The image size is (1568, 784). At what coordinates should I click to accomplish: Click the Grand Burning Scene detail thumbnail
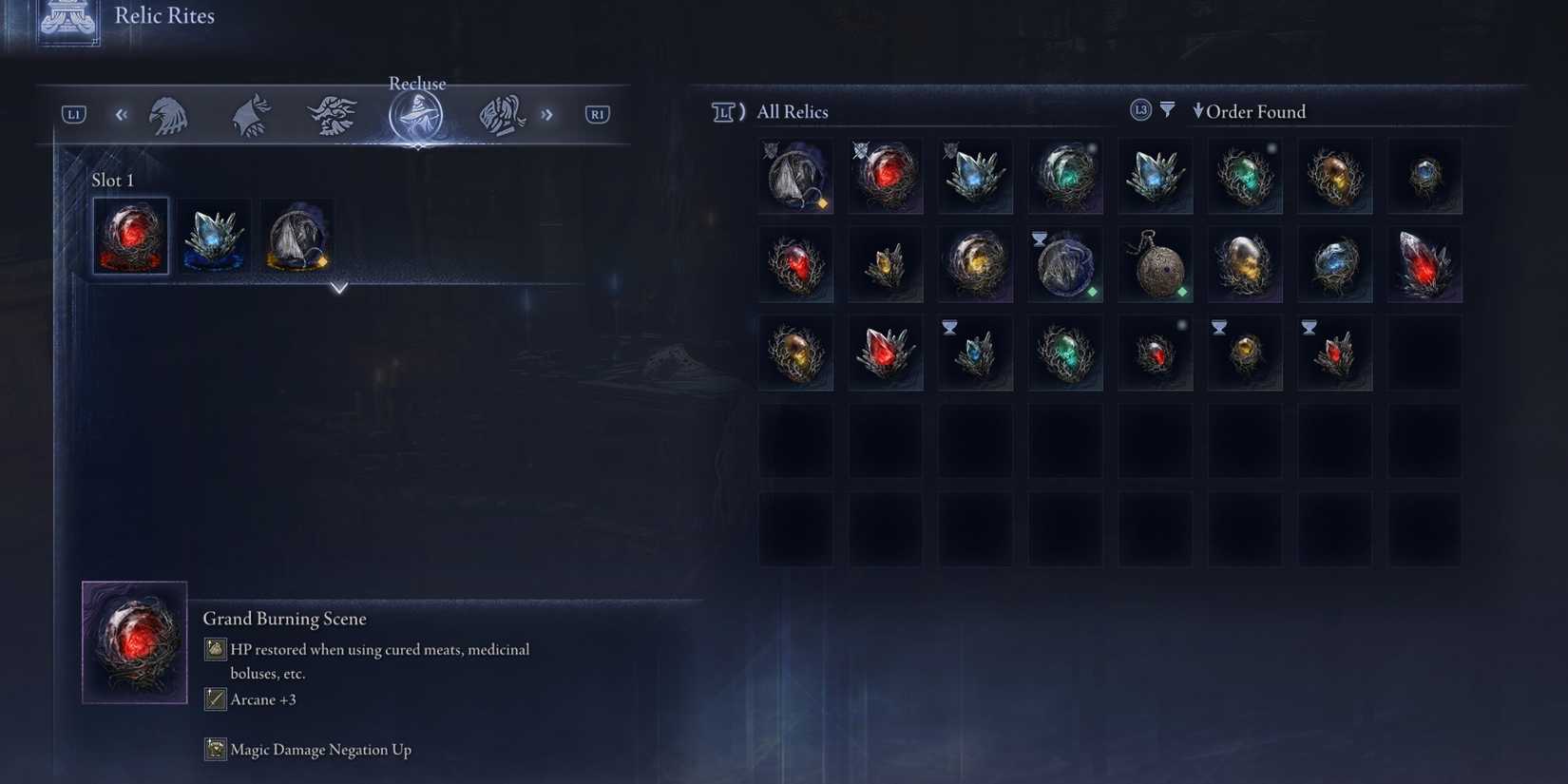(134, 642)
